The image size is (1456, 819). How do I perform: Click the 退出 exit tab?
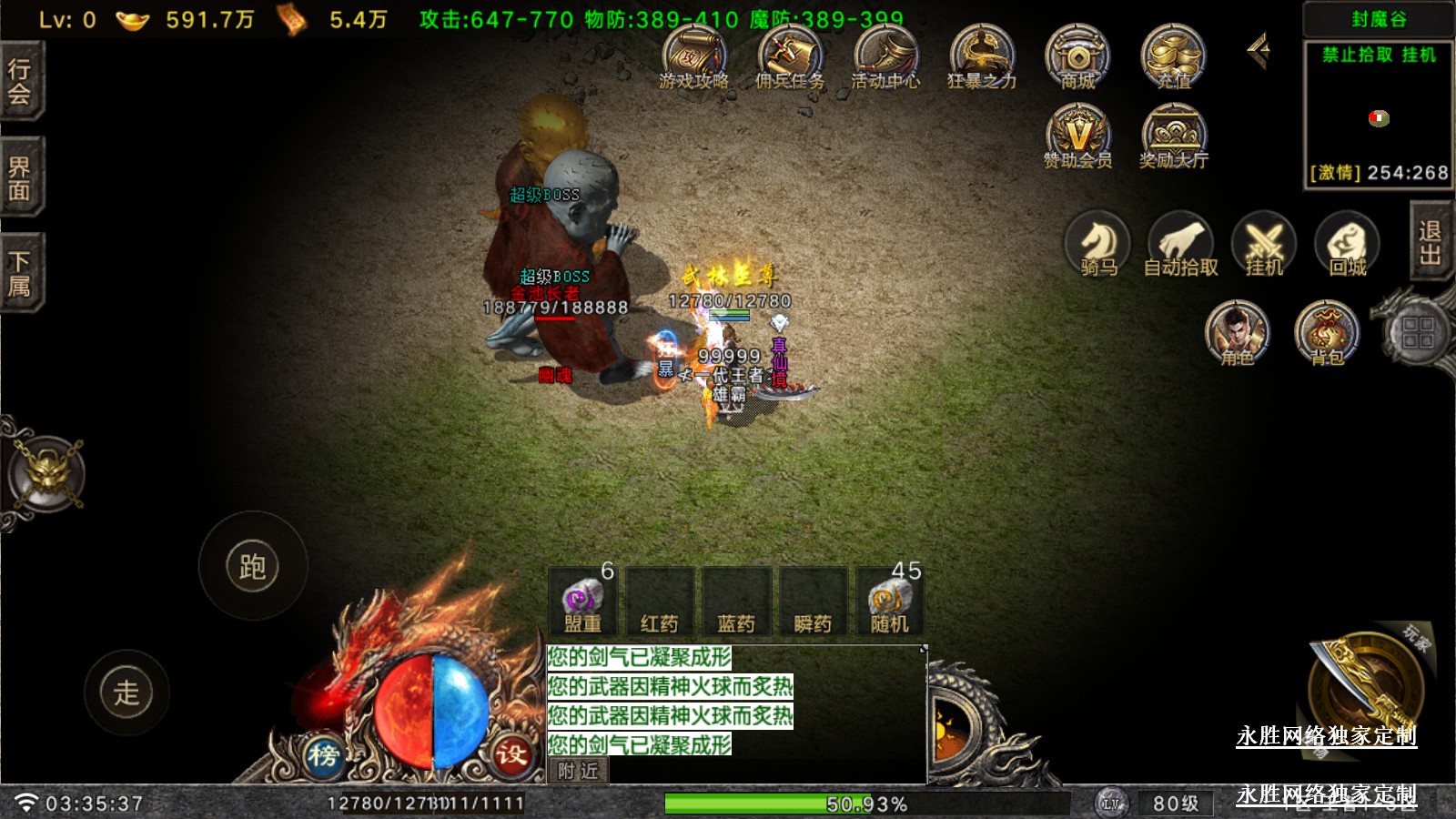1431,242
